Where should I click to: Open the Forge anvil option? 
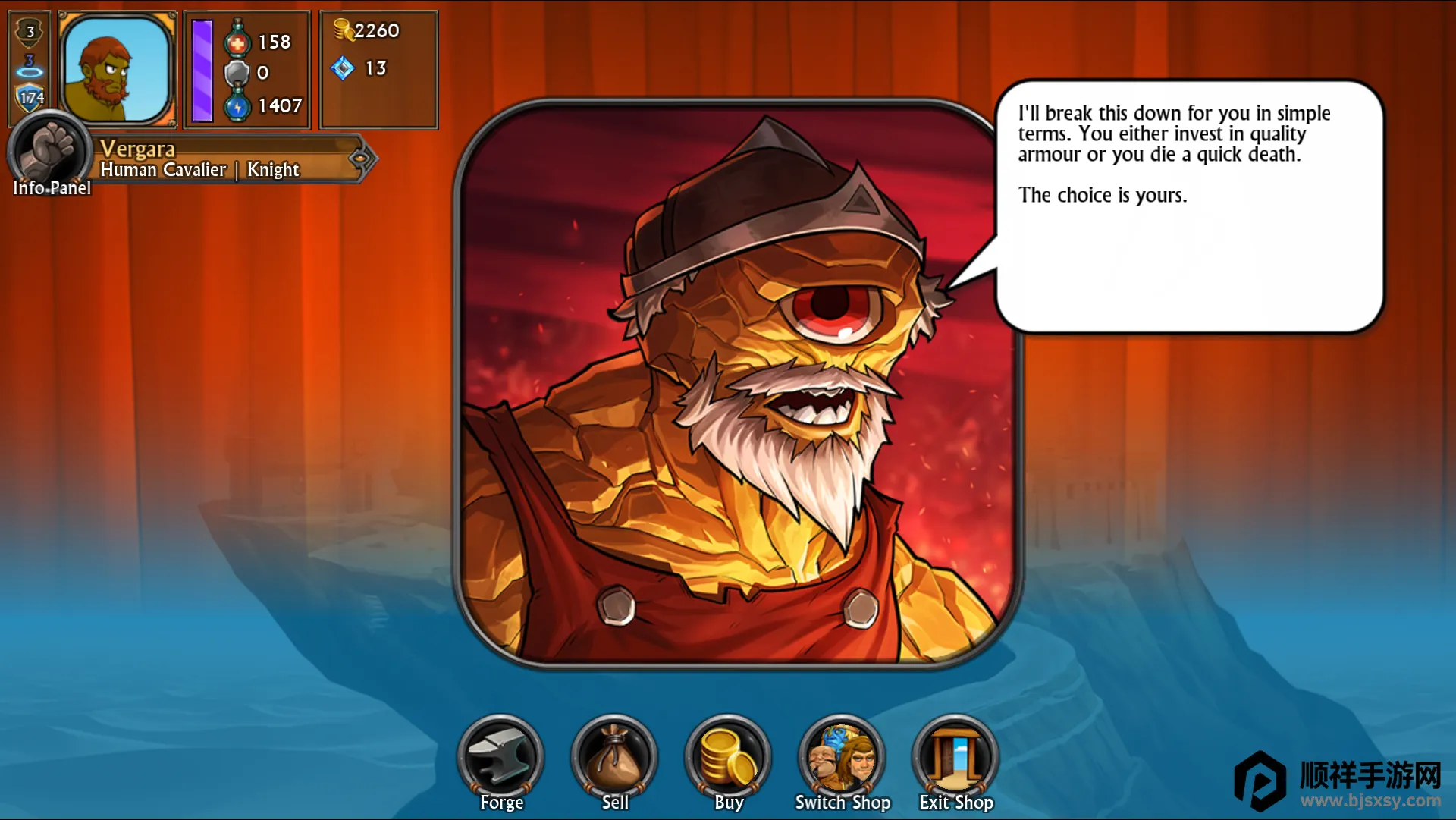pos(500,758)
